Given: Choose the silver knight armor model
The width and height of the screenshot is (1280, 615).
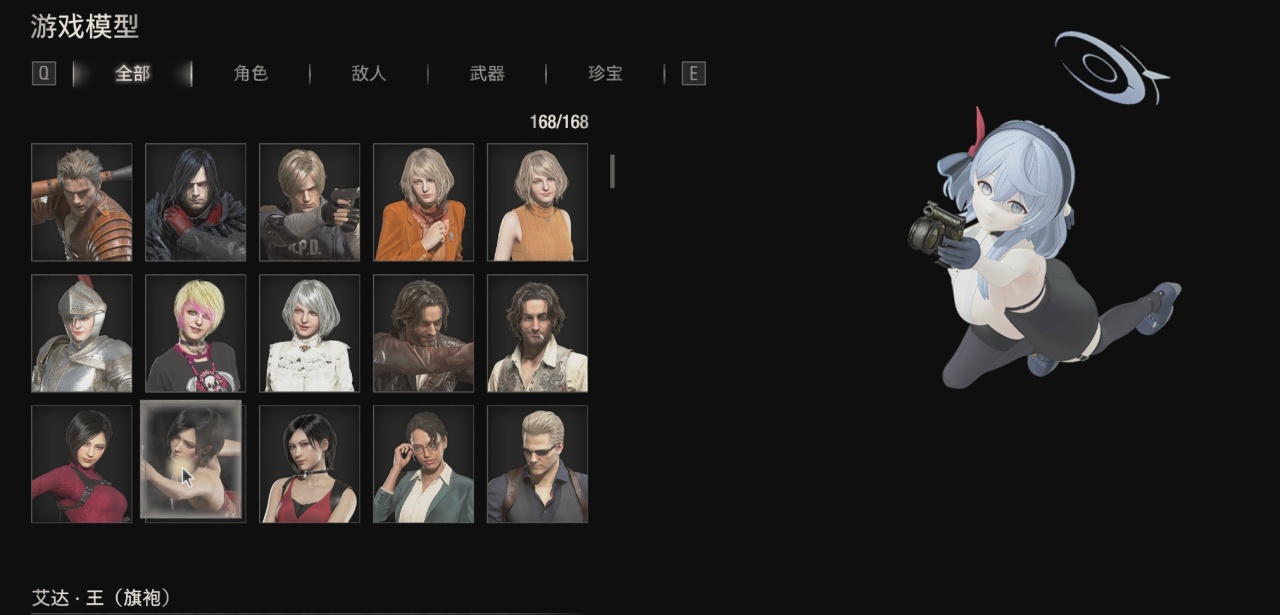Looking at the screenshot, I should (82, 333).
